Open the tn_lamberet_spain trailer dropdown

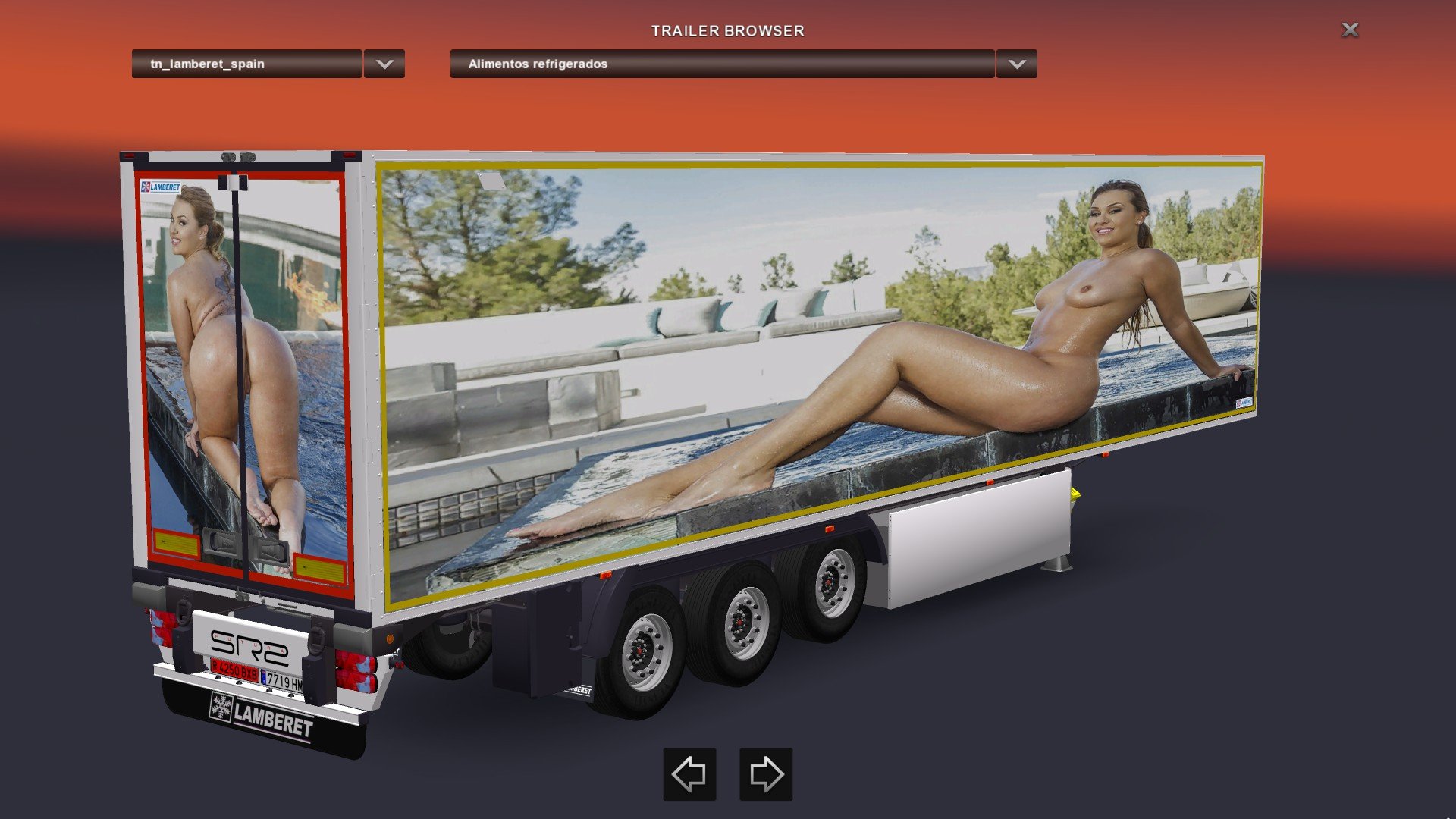tap(246, 64)
